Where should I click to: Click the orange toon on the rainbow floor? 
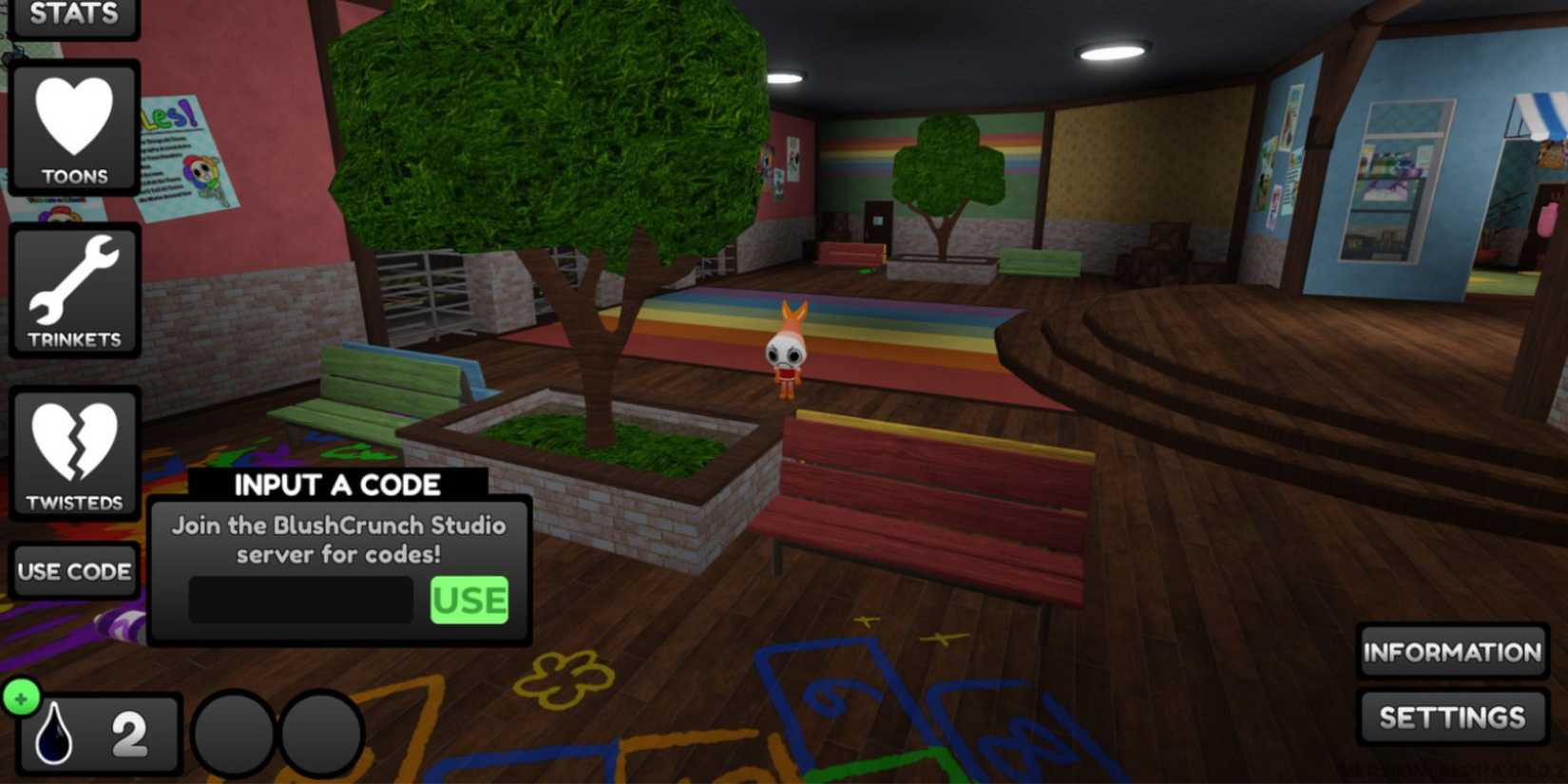(x=787, y=352)
